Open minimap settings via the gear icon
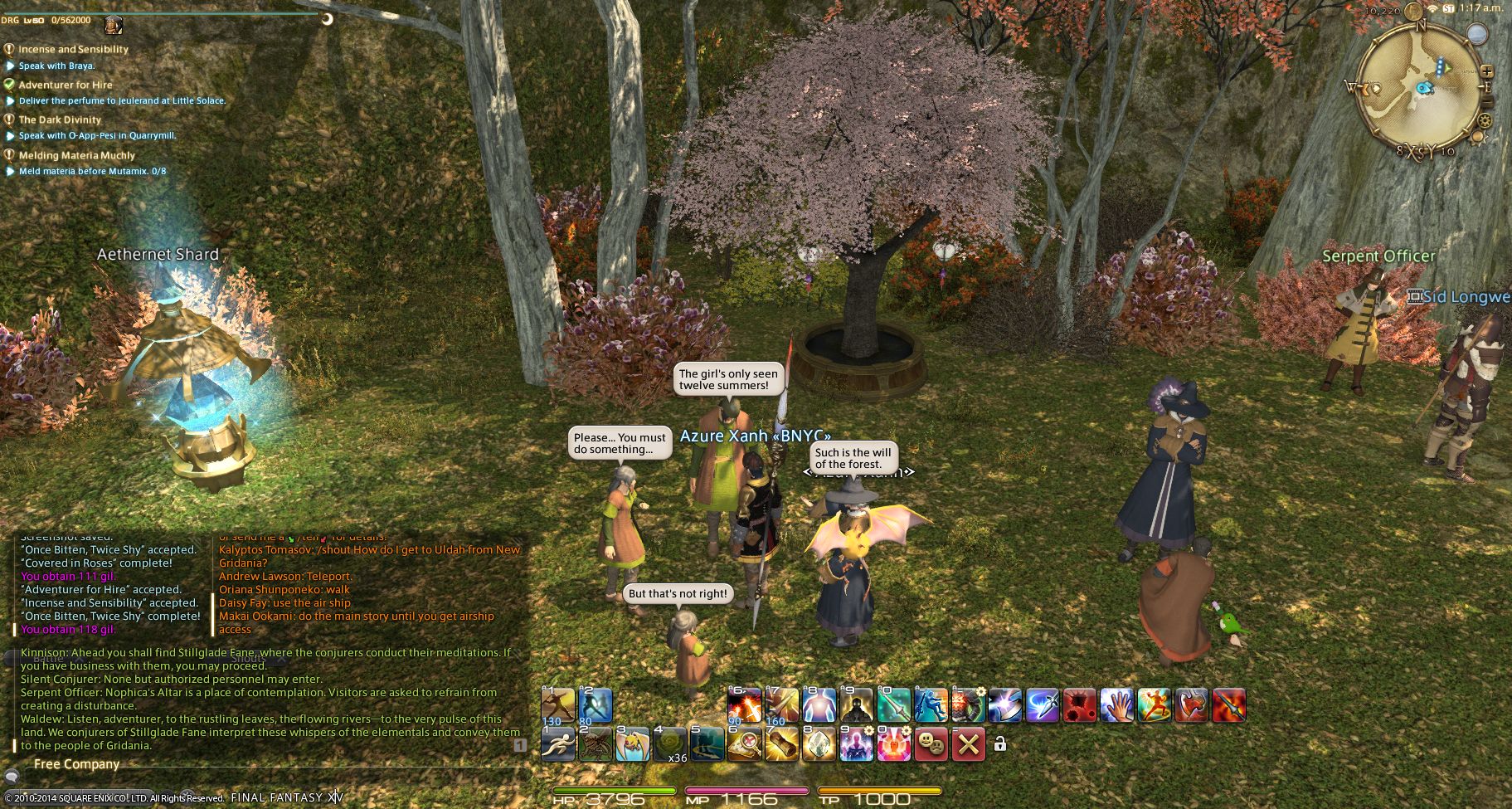This screenshot has width=1512, height=809. (x=1485, y=121)
